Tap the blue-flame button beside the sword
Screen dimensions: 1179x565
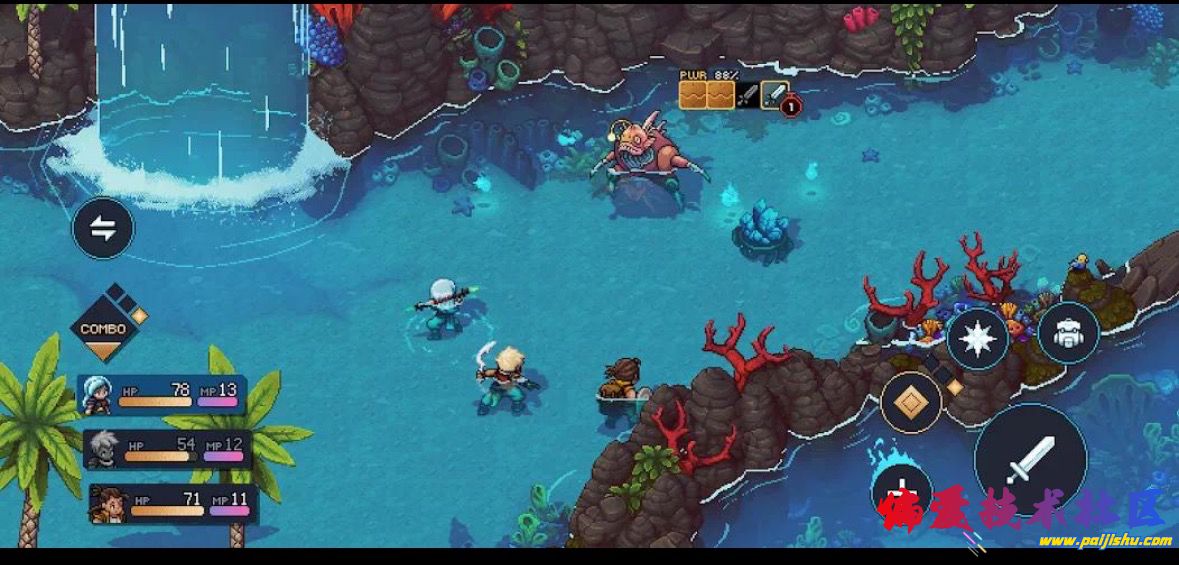point(902,490)
